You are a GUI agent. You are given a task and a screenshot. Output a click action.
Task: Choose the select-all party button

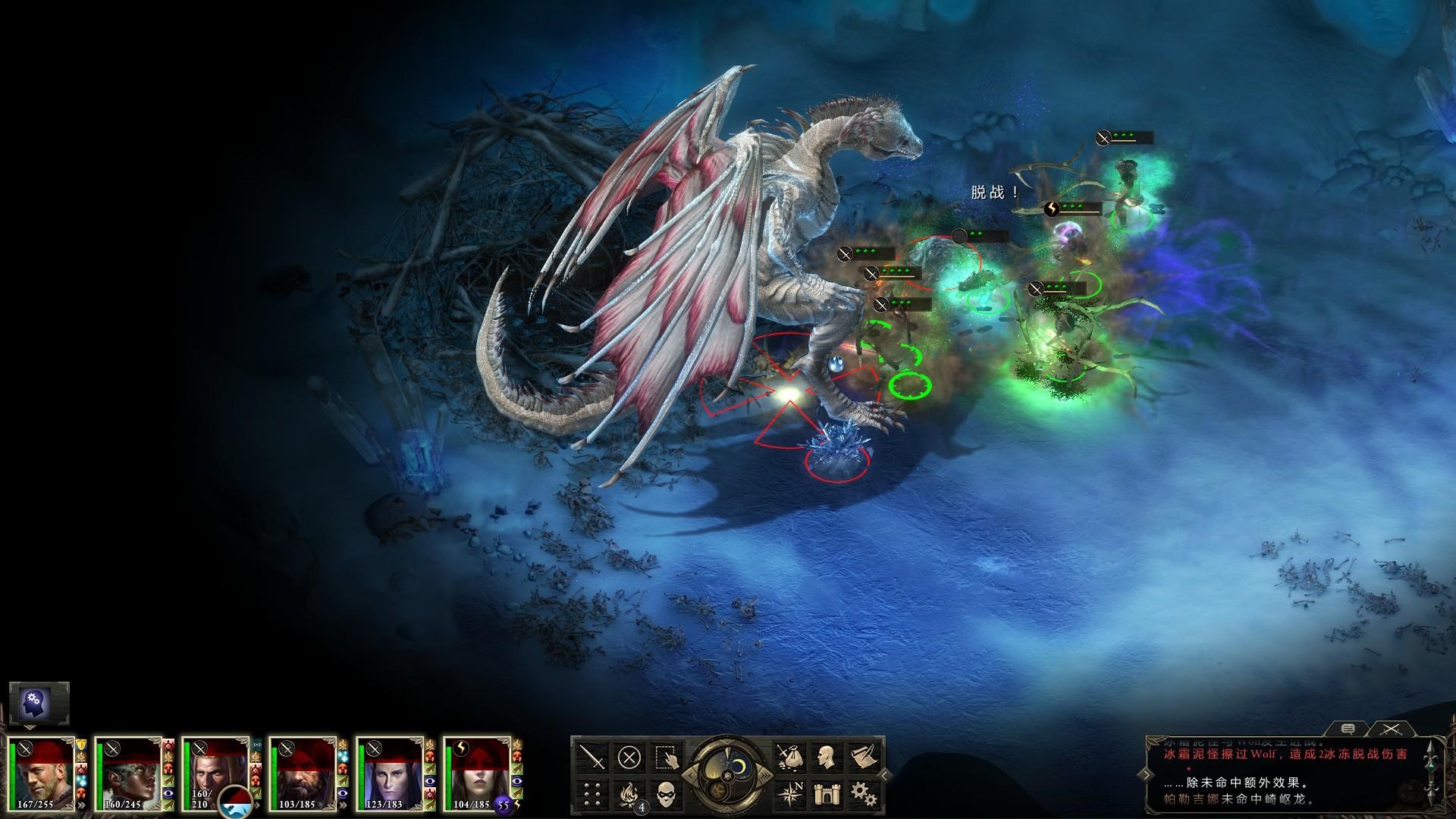tap(665, 757)
